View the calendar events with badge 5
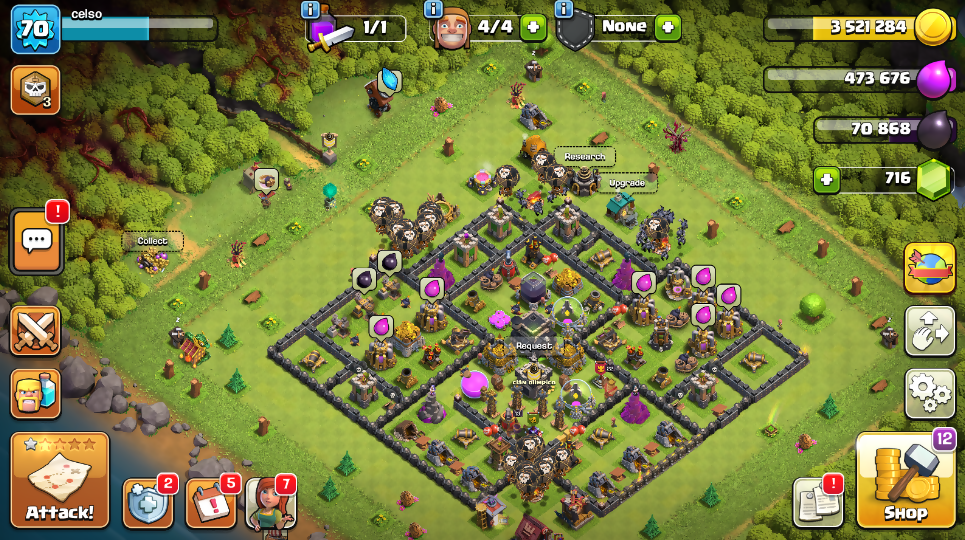 point(210,502)
